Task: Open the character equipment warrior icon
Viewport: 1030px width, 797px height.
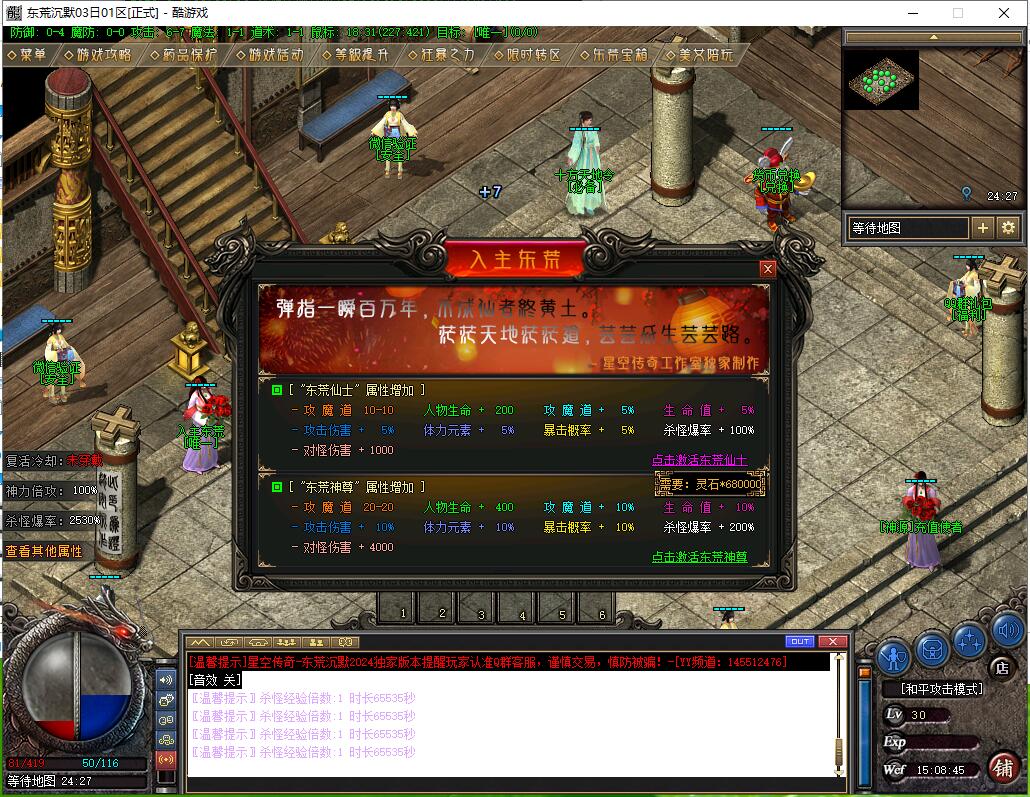Action: pyautogui.click(x=892, y=656)
